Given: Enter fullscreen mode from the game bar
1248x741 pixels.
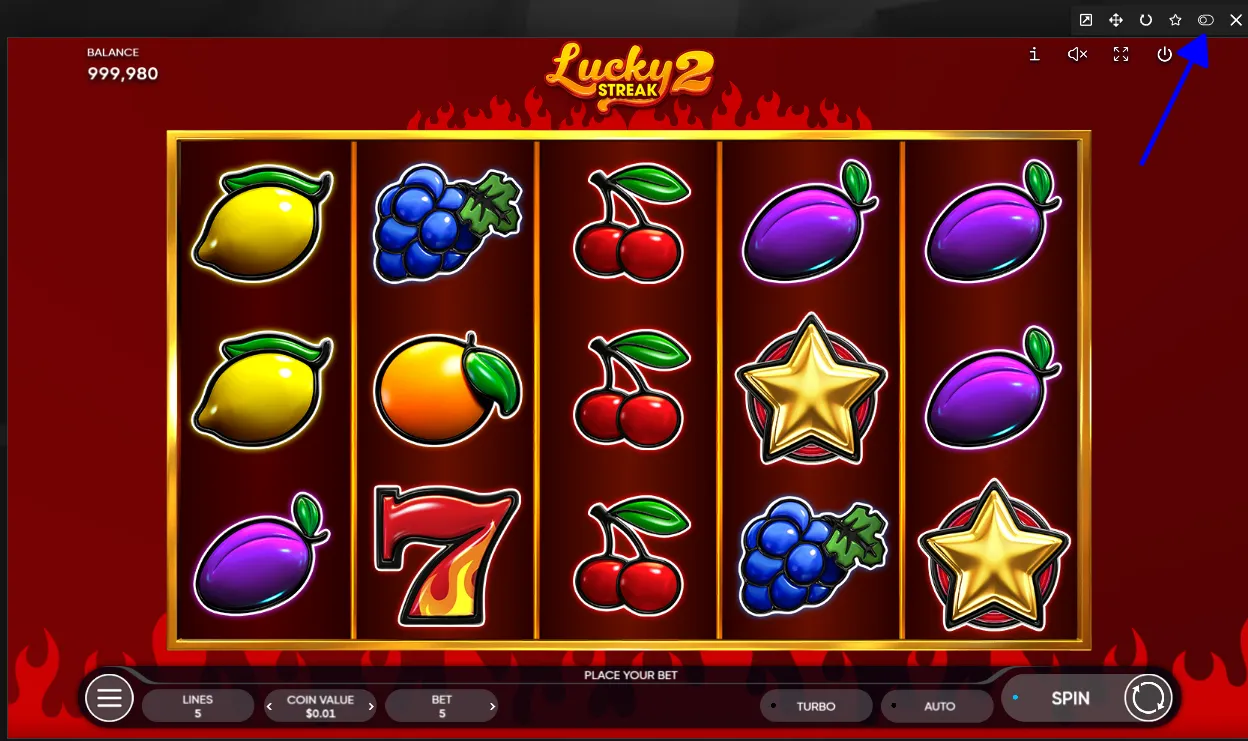Looking at the screenshot, I should 1121,55.
